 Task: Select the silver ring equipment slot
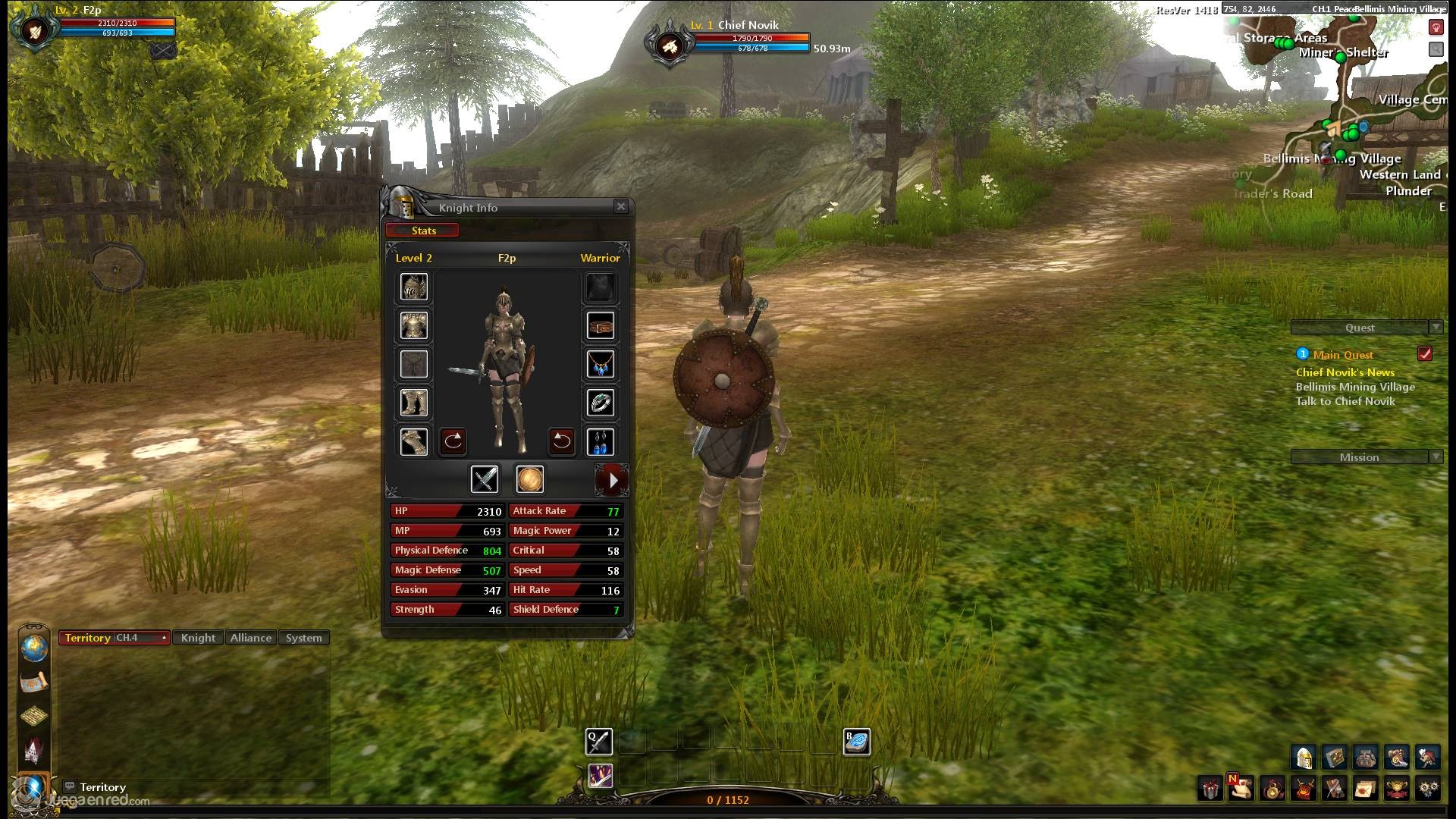[600, 403]
